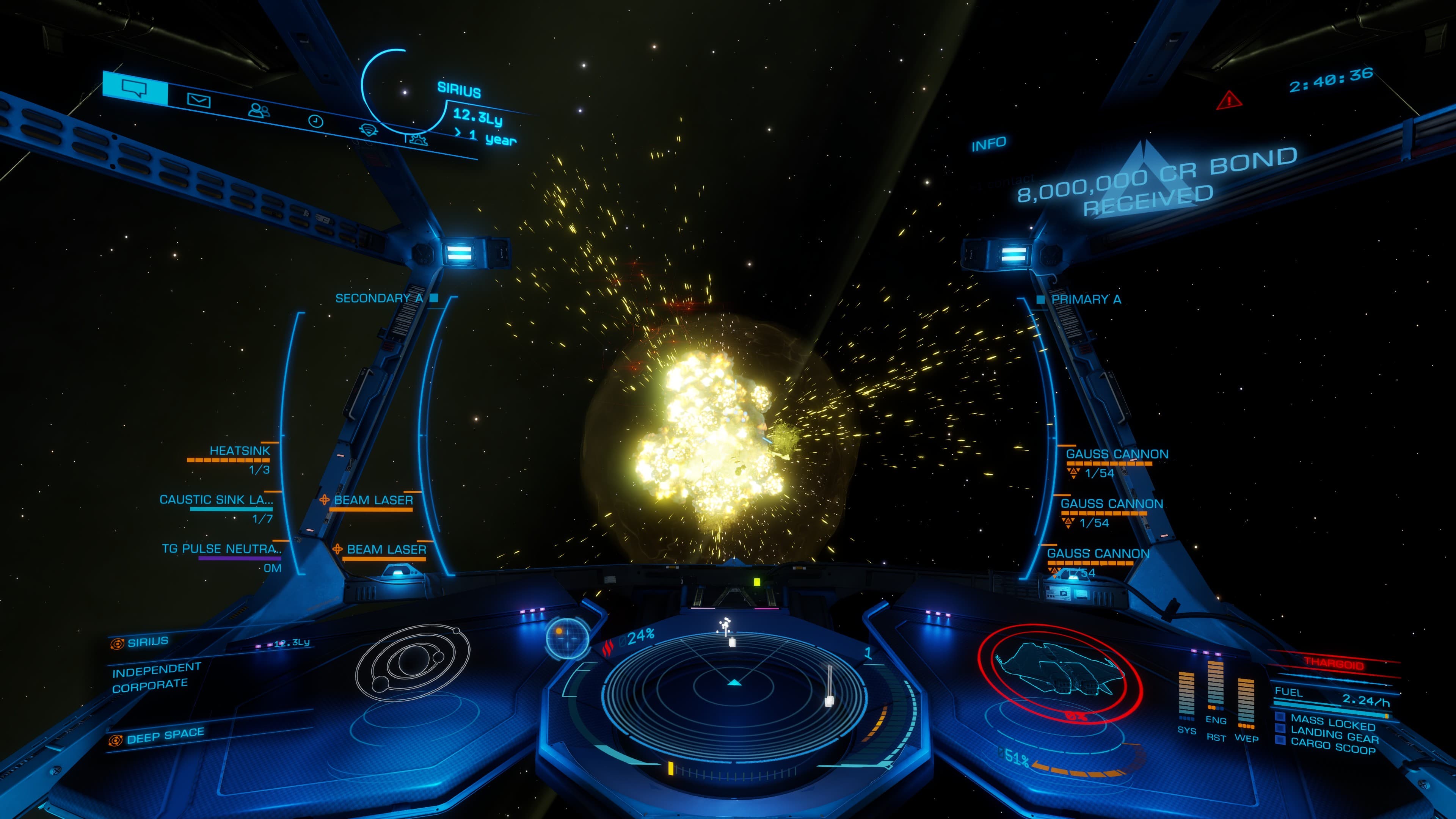This screenshot has width=1456, height=819.
Task: Open the INFO panel label
Action: pos(988,144)
